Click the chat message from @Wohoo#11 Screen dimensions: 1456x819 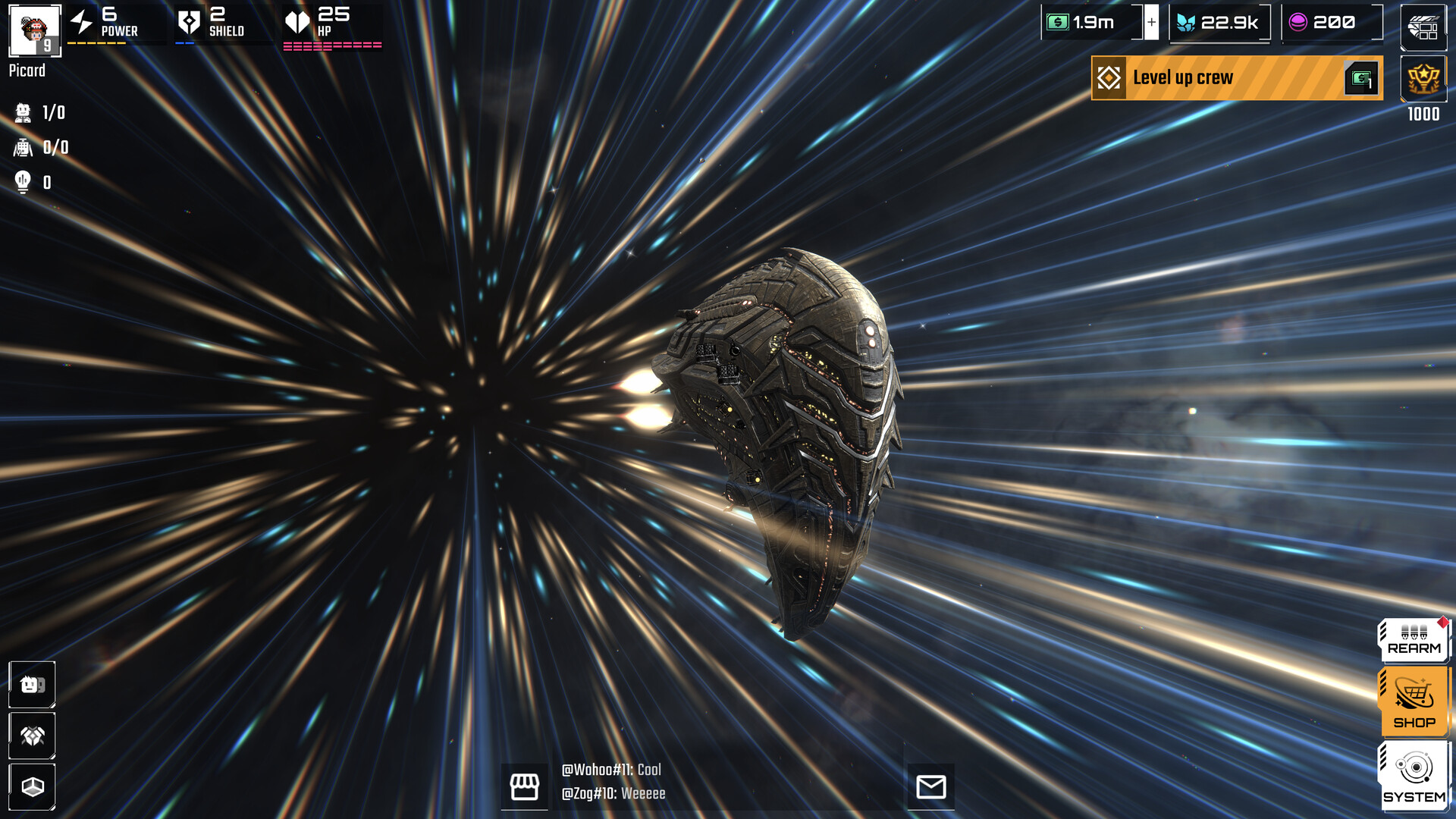point(610,770)
